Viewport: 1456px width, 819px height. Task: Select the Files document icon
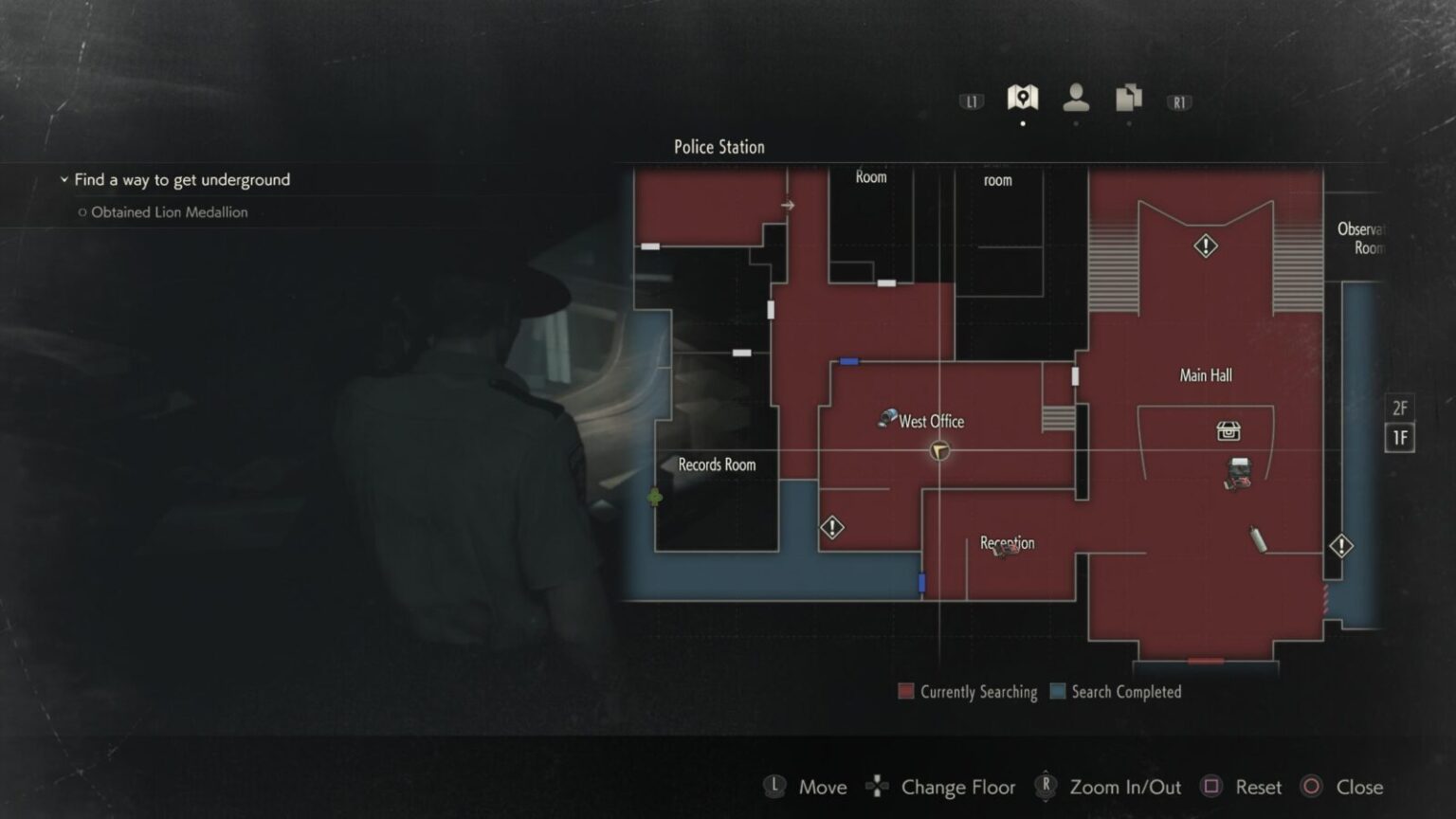tap(1127, 97)
